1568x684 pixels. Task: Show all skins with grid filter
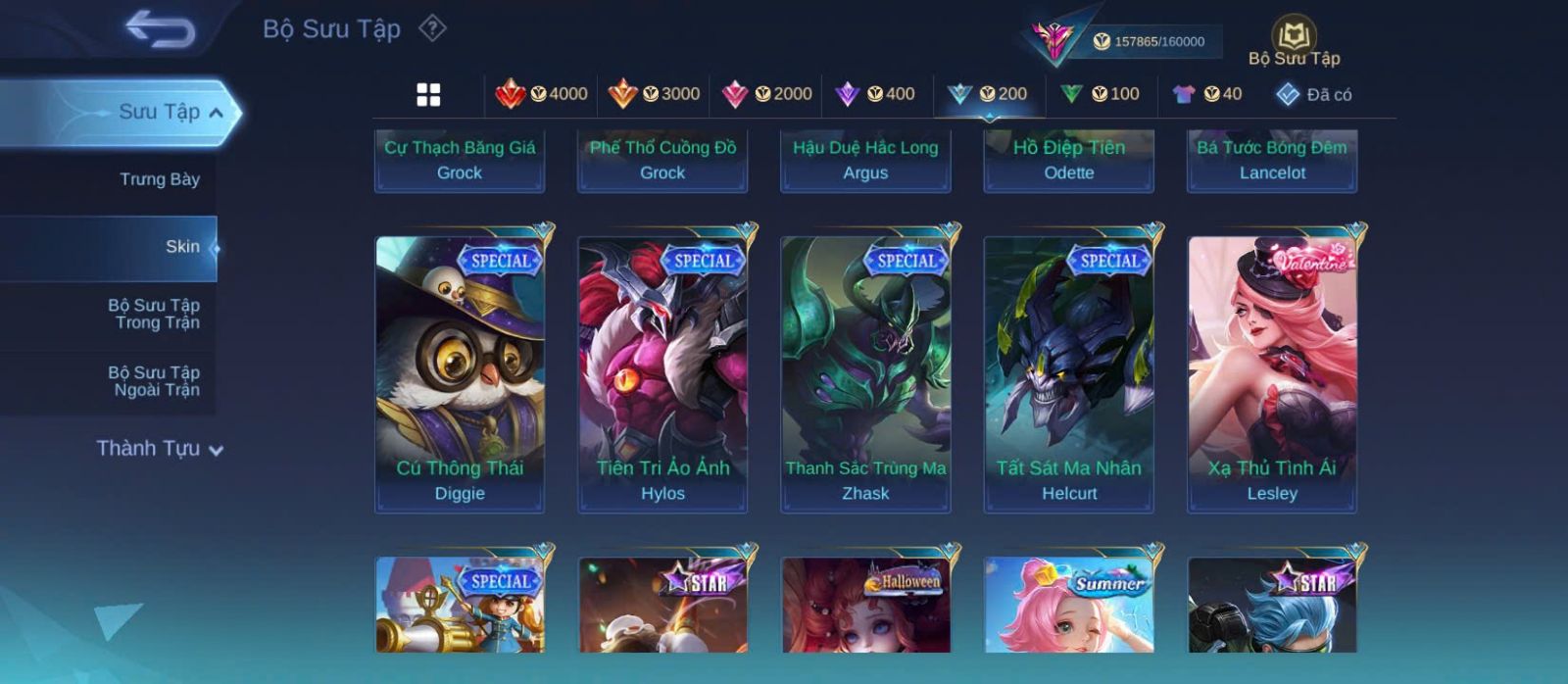(428, 94)
